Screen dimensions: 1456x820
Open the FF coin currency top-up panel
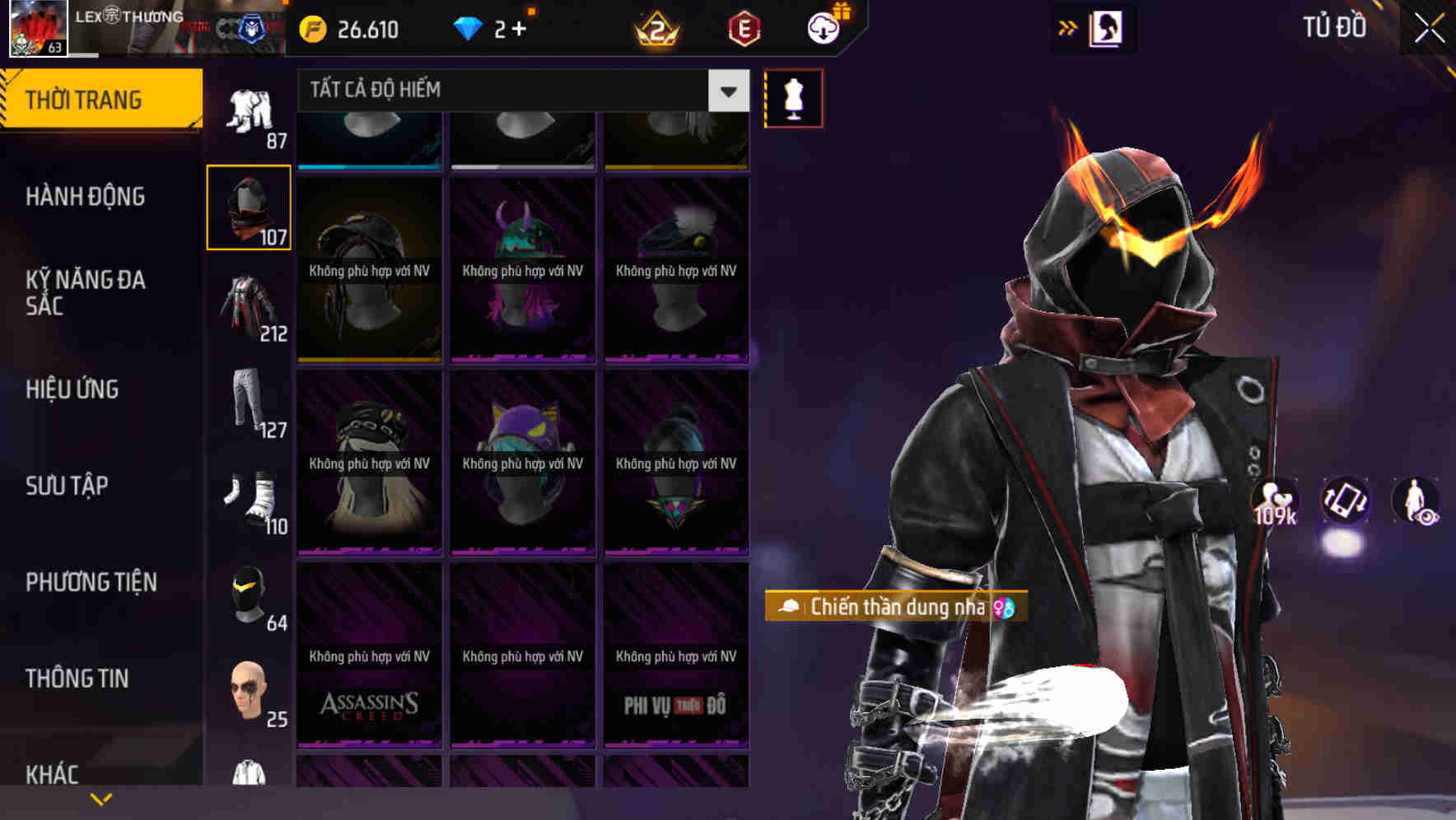tap(346, 30)
